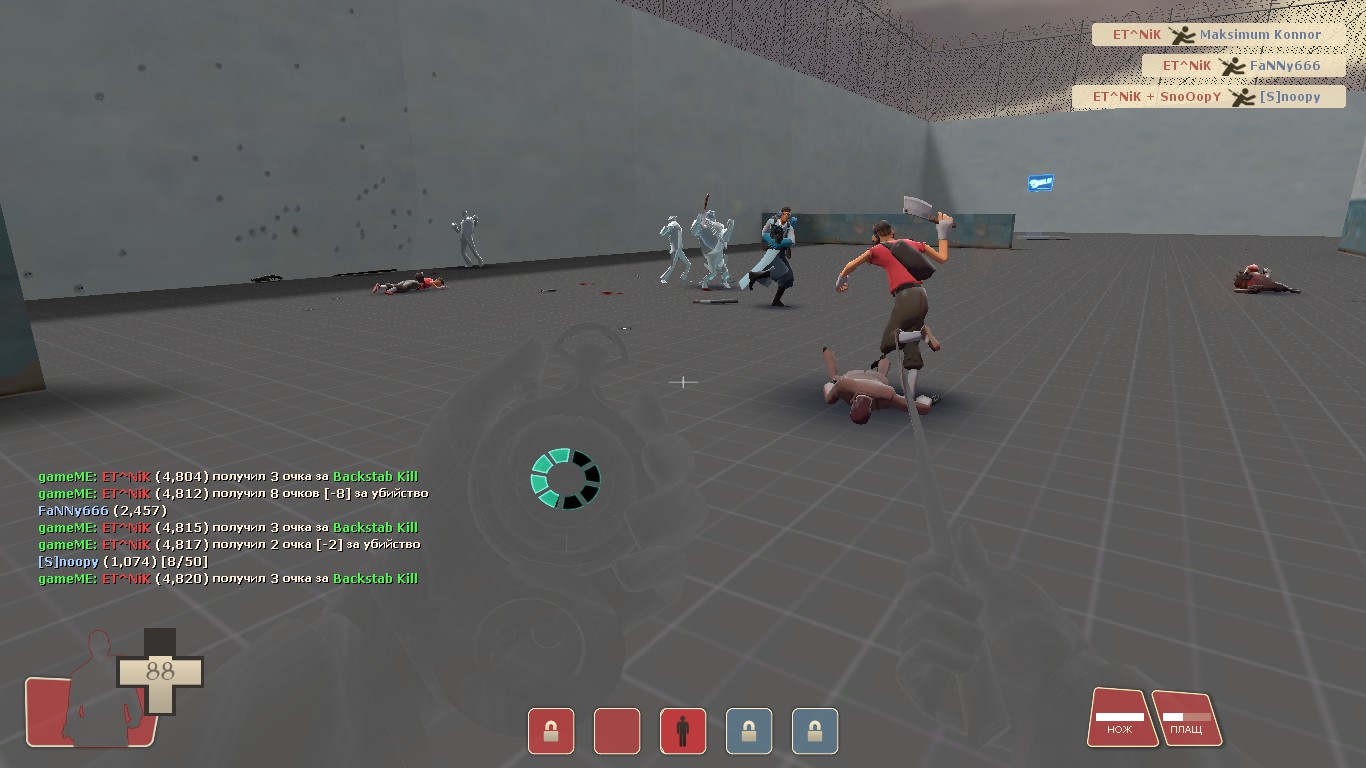Click the [S]noopy [8/50] chat message
Screen dimensions: 1366x768
pos(123,562)
